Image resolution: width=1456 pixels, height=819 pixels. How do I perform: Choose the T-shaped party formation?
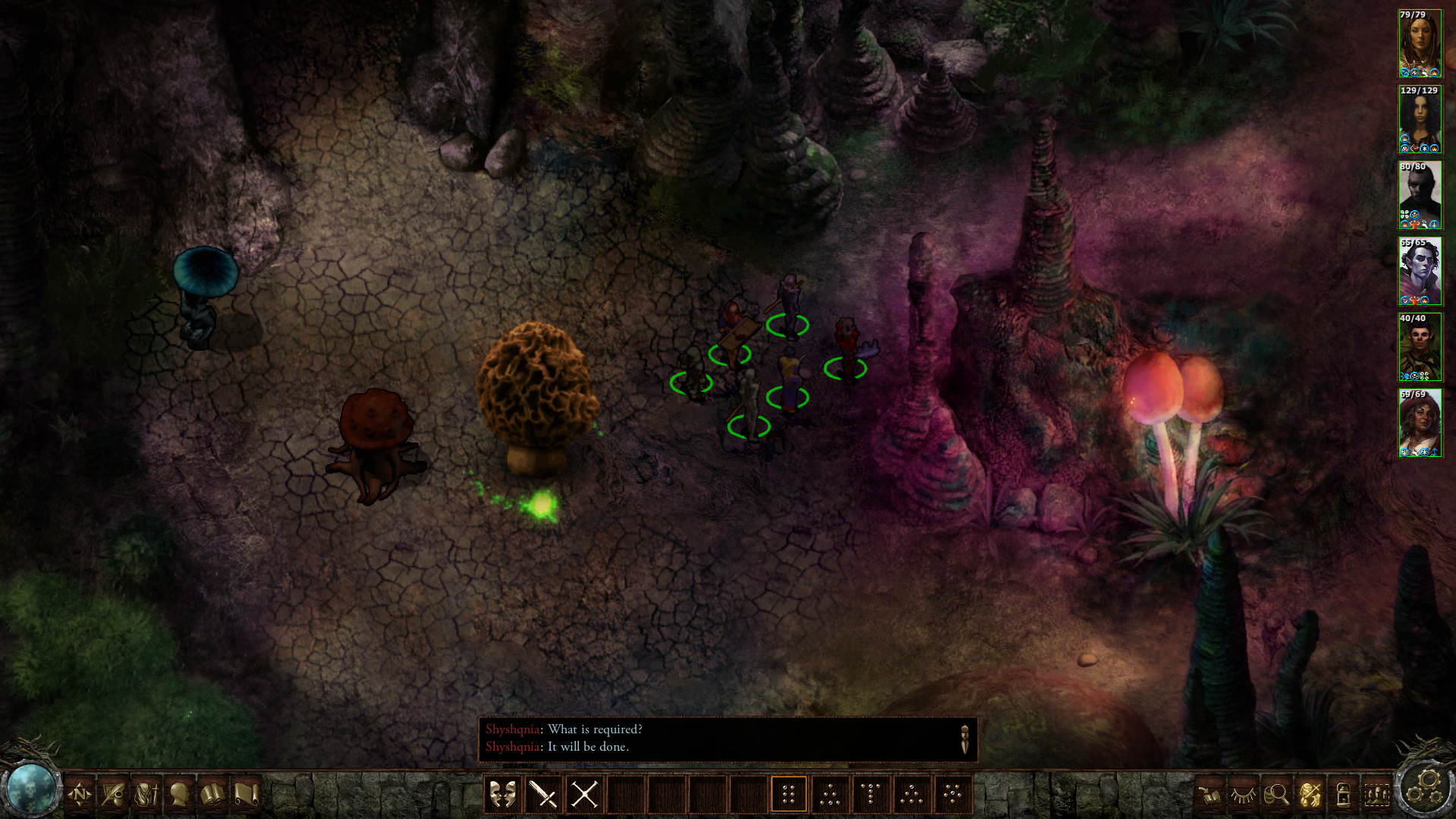[x=870, y=795]
